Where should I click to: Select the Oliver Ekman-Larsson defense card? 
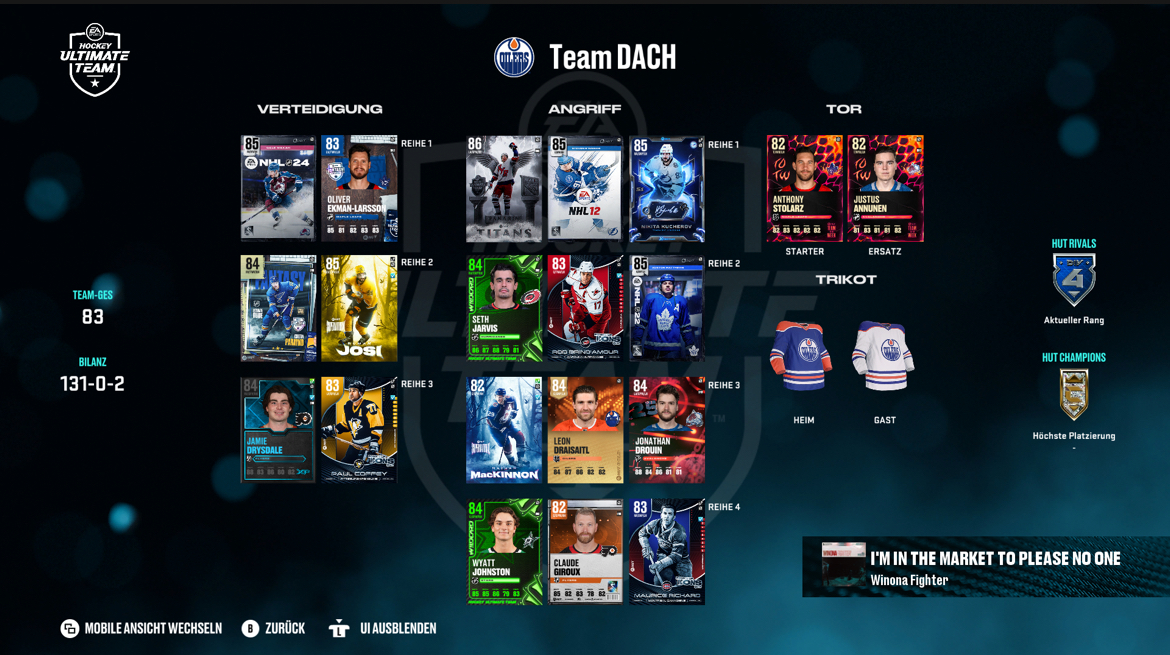[x=359, y=188]
